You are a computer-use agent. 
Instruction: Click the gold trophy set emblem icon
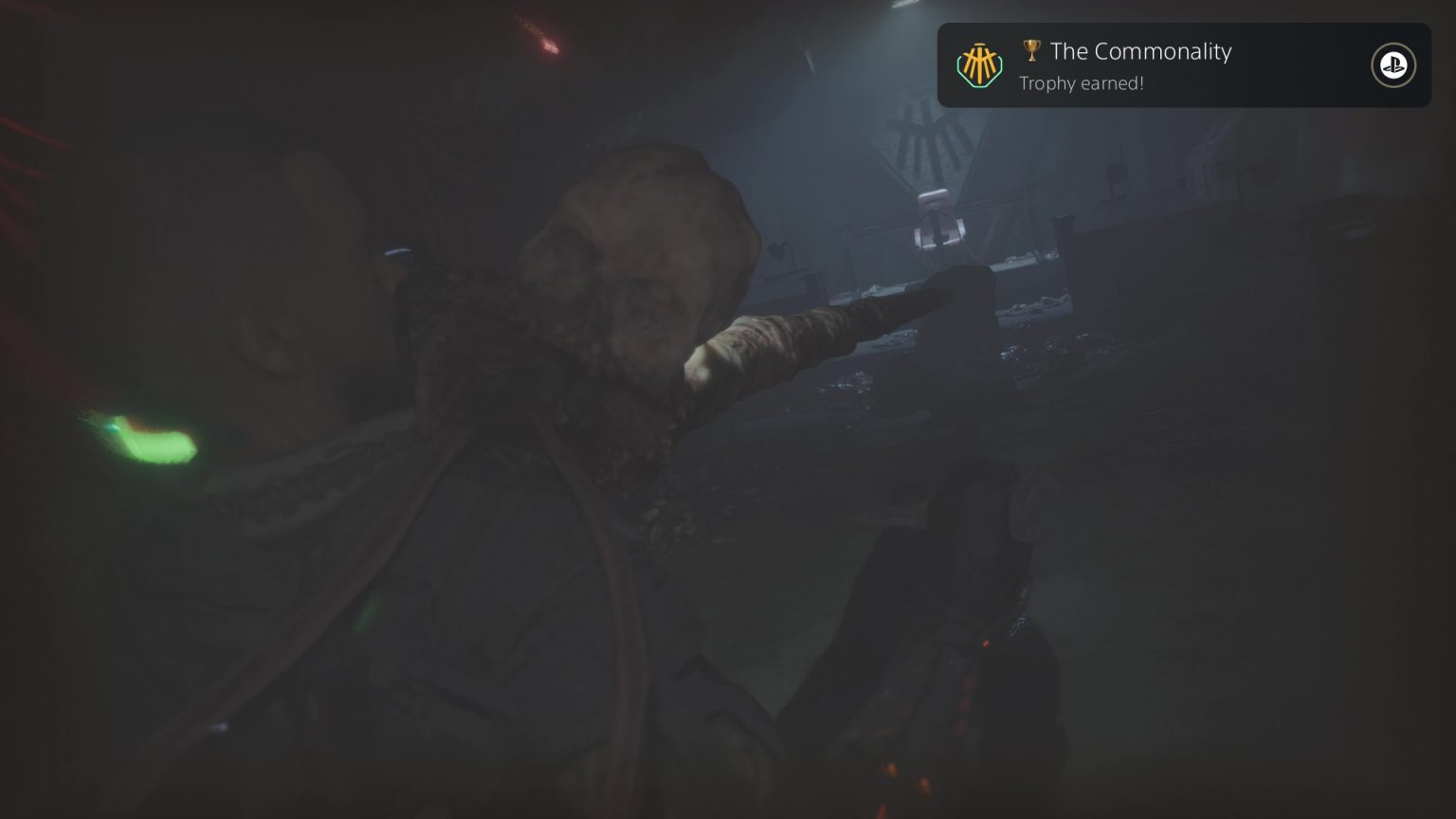980,64
